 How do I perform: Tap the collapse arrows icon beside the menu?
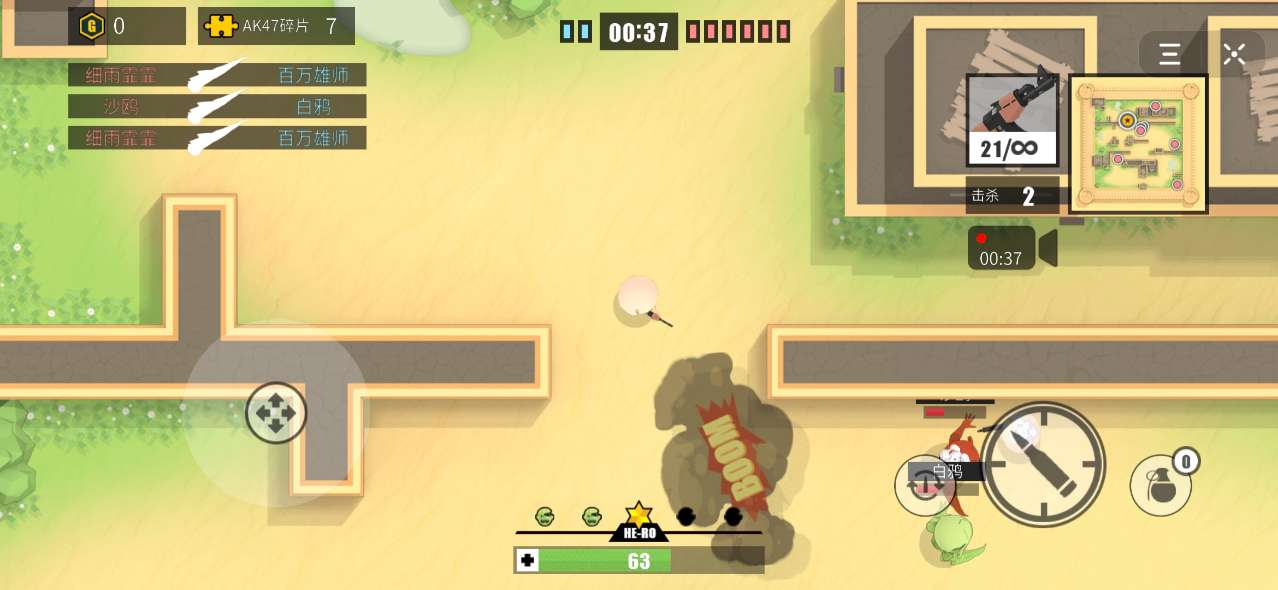point(1234,54)
